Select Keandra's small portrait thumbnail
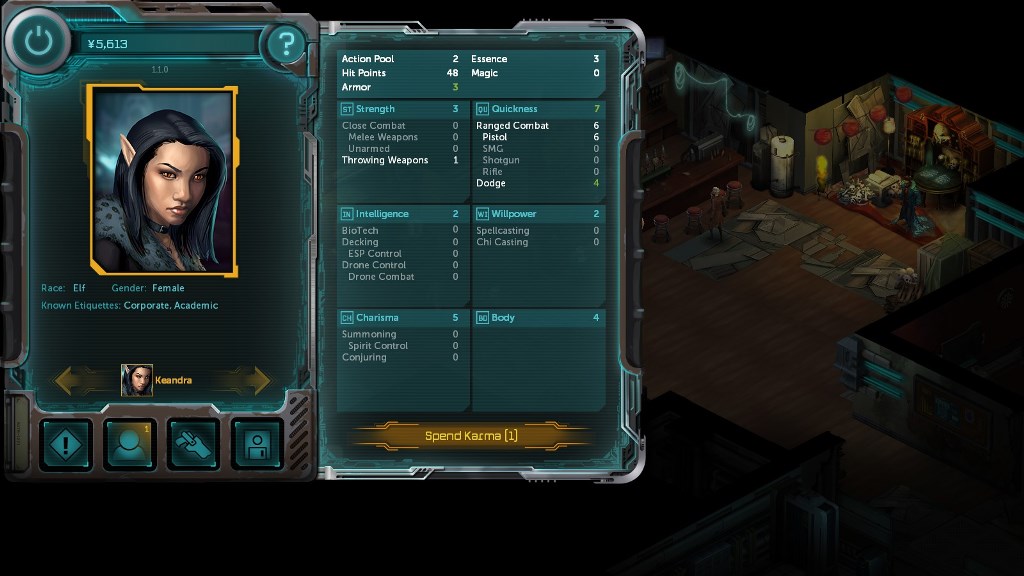 click(x=137, y=380)
